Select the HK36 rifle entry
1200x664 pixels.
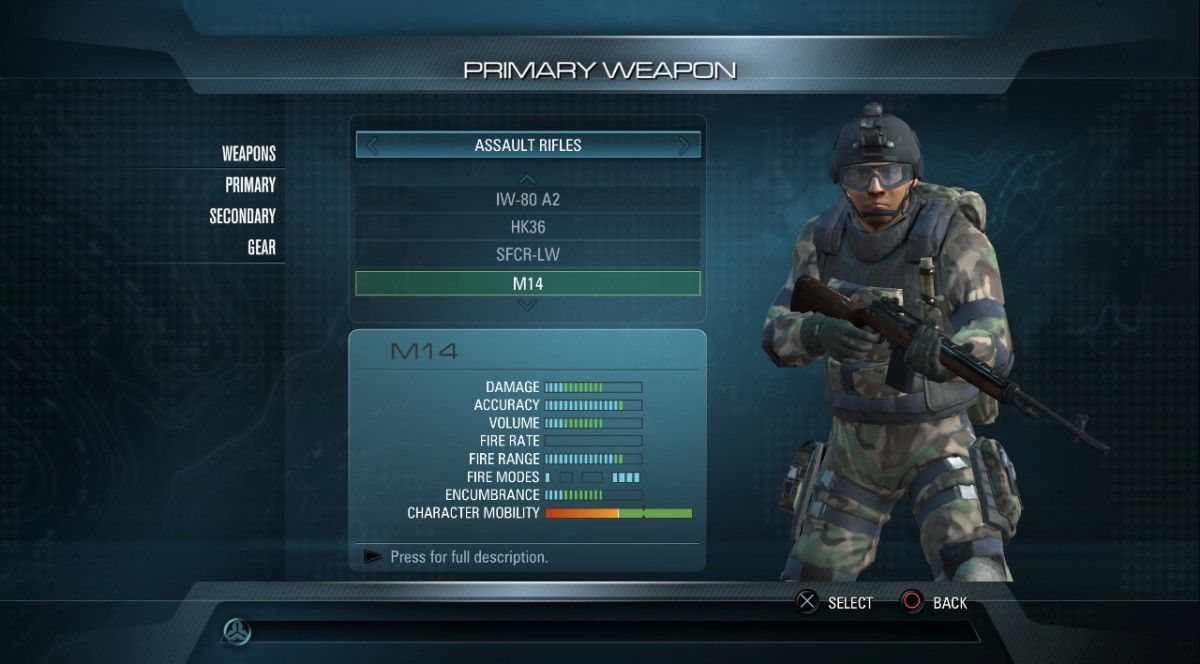[x=527, y=227]
